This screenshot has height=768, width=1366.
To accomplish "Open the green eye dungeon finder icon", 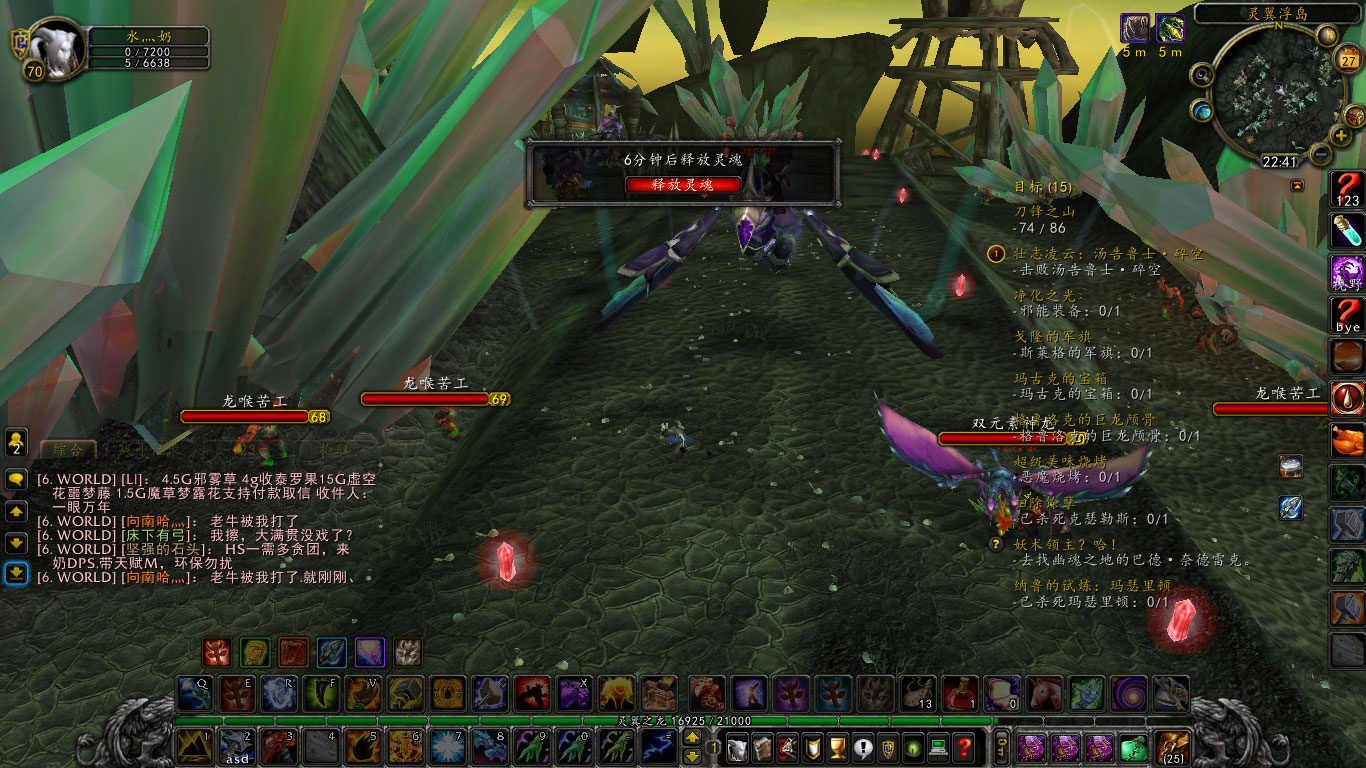I will tap(914, 746).
